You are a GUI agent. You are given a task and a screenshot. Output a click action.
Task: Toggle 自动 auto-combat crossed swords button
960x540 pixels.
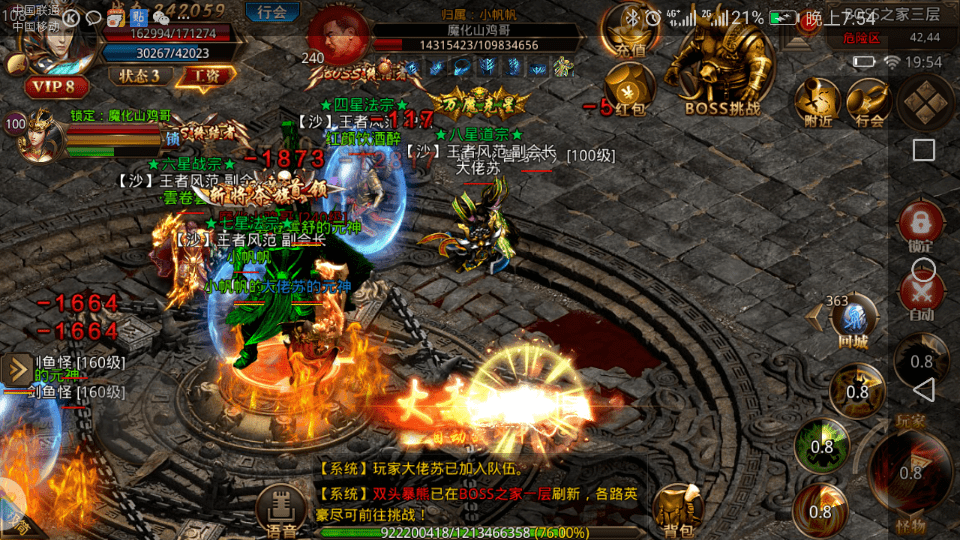921,296
